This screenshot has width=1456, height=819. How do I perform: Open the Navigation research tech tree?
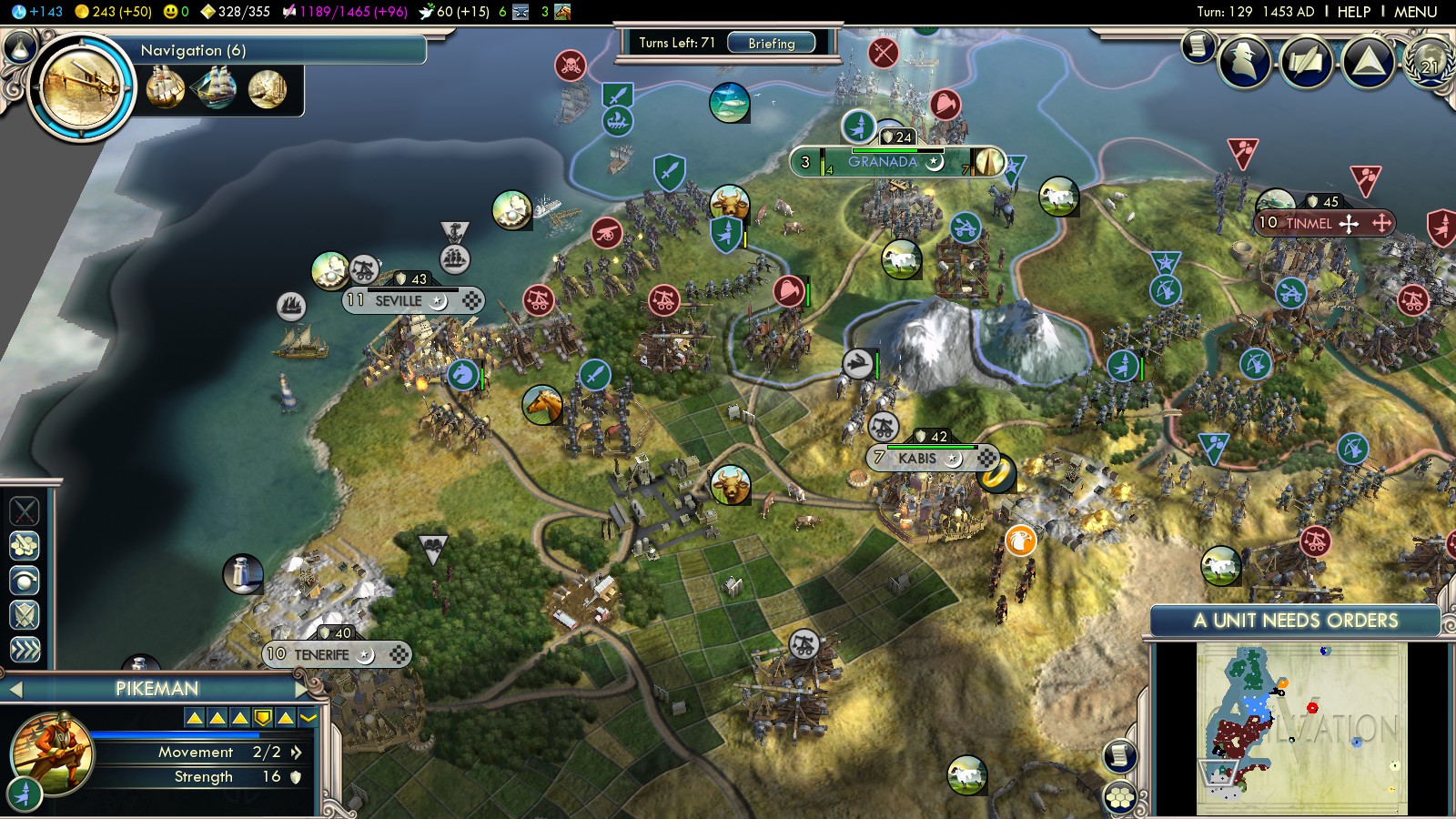82,88
